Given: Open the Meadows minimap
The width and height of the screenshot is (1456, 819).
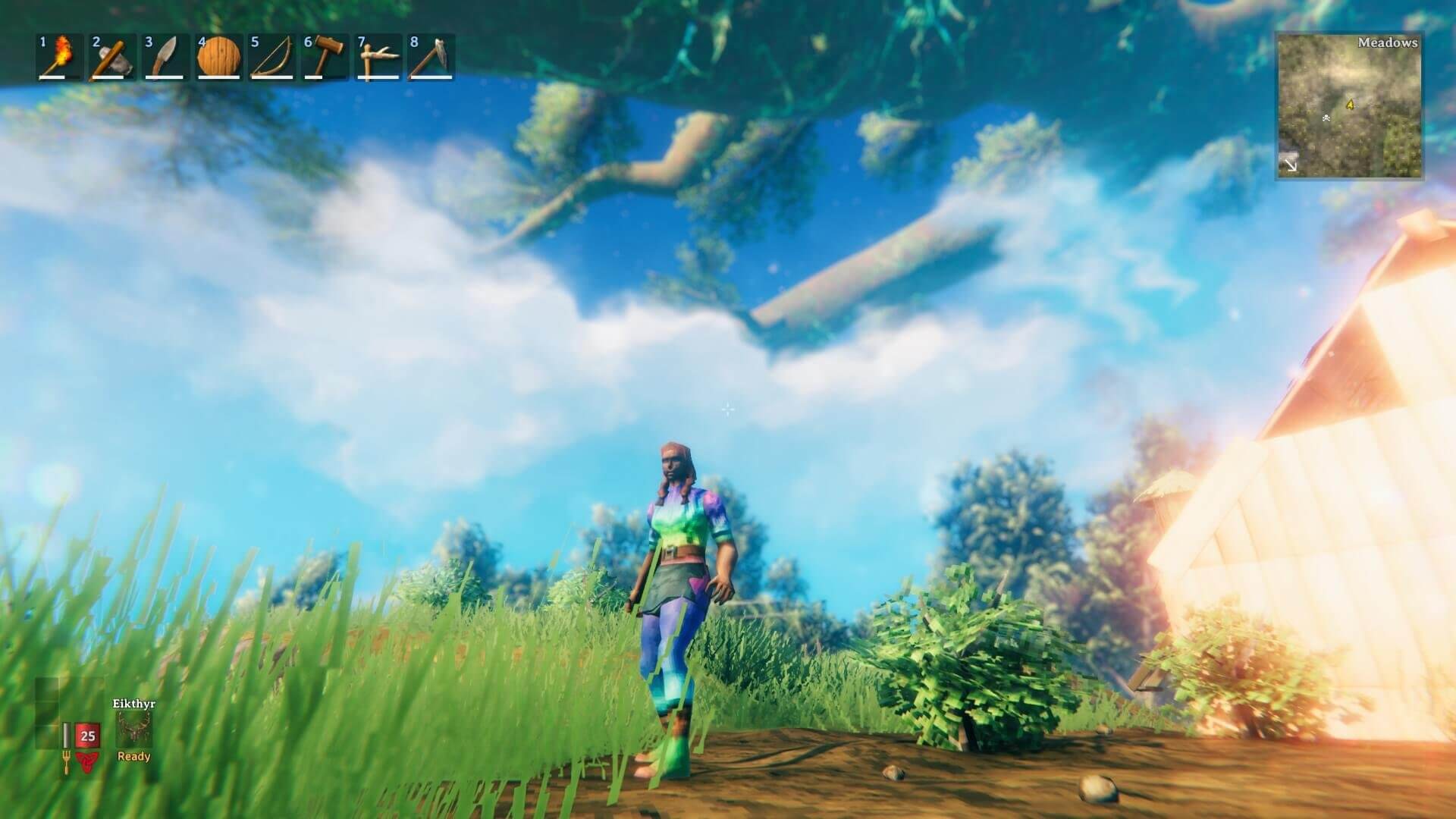Looking at the screenshot, I should (x=1350, y=106).
